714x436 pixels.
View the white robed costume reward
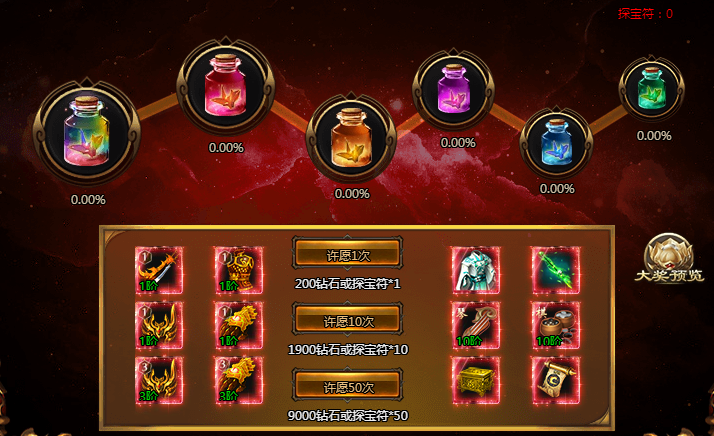coord(475,269)
